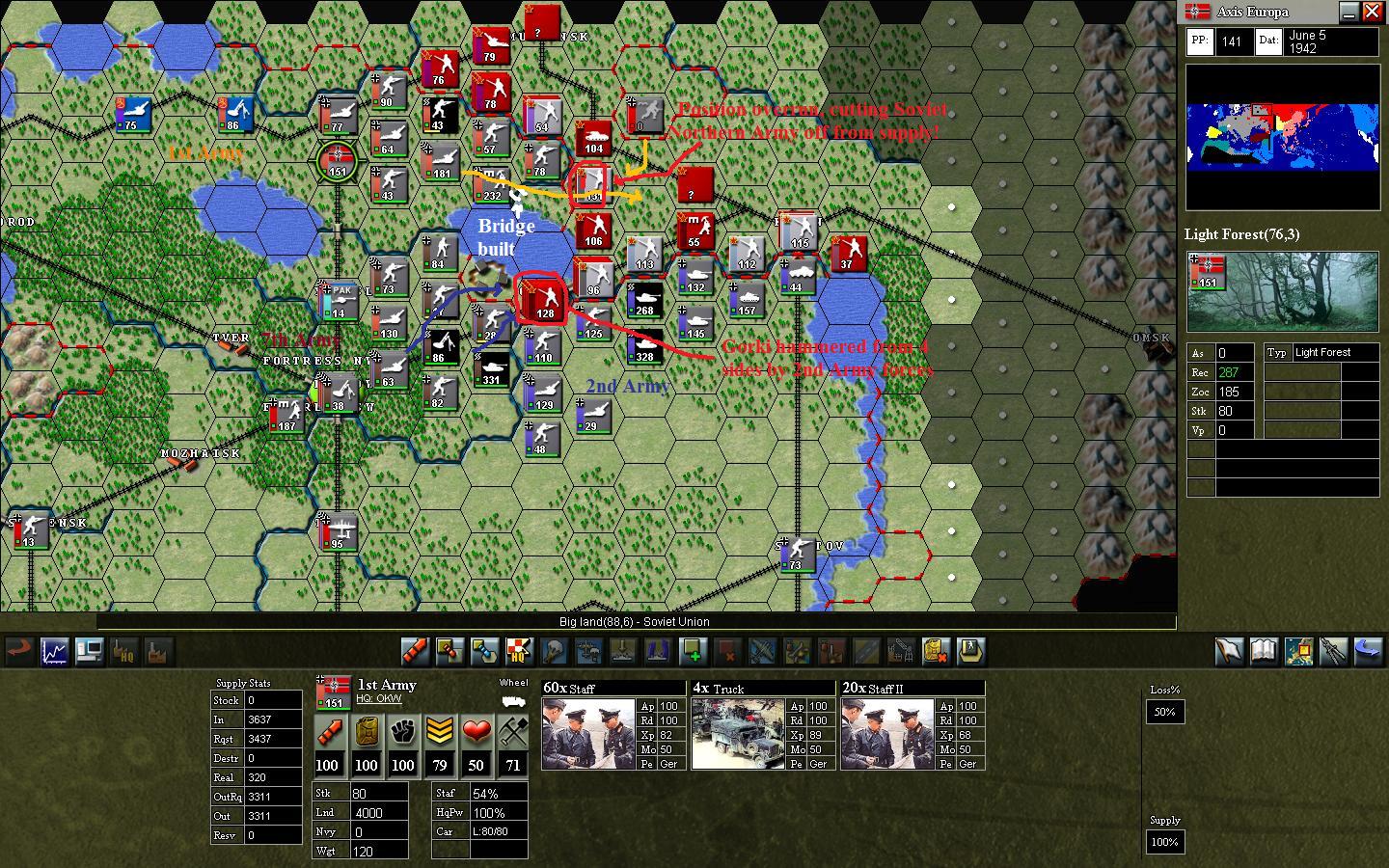Create new unit with green plus icon

click(693, 652)
